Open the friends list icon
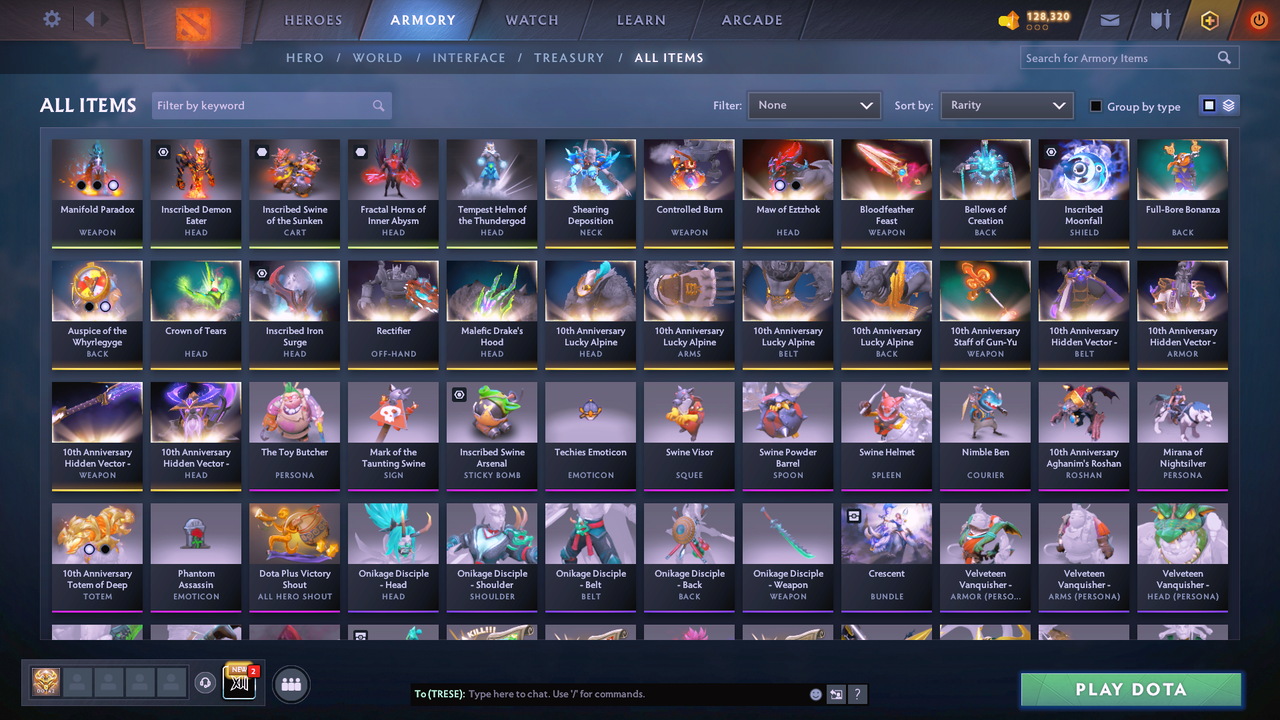Viewport: 1280px width, 720px height. [x=291, y=684]
